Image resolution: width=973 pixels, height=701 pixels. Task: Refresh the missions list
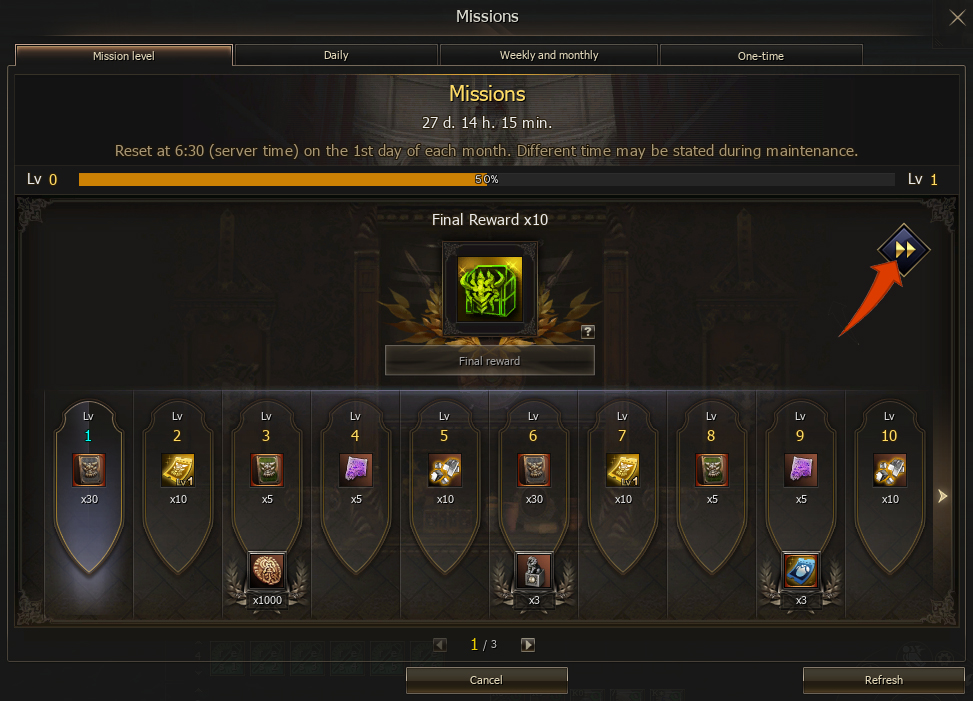884,680
